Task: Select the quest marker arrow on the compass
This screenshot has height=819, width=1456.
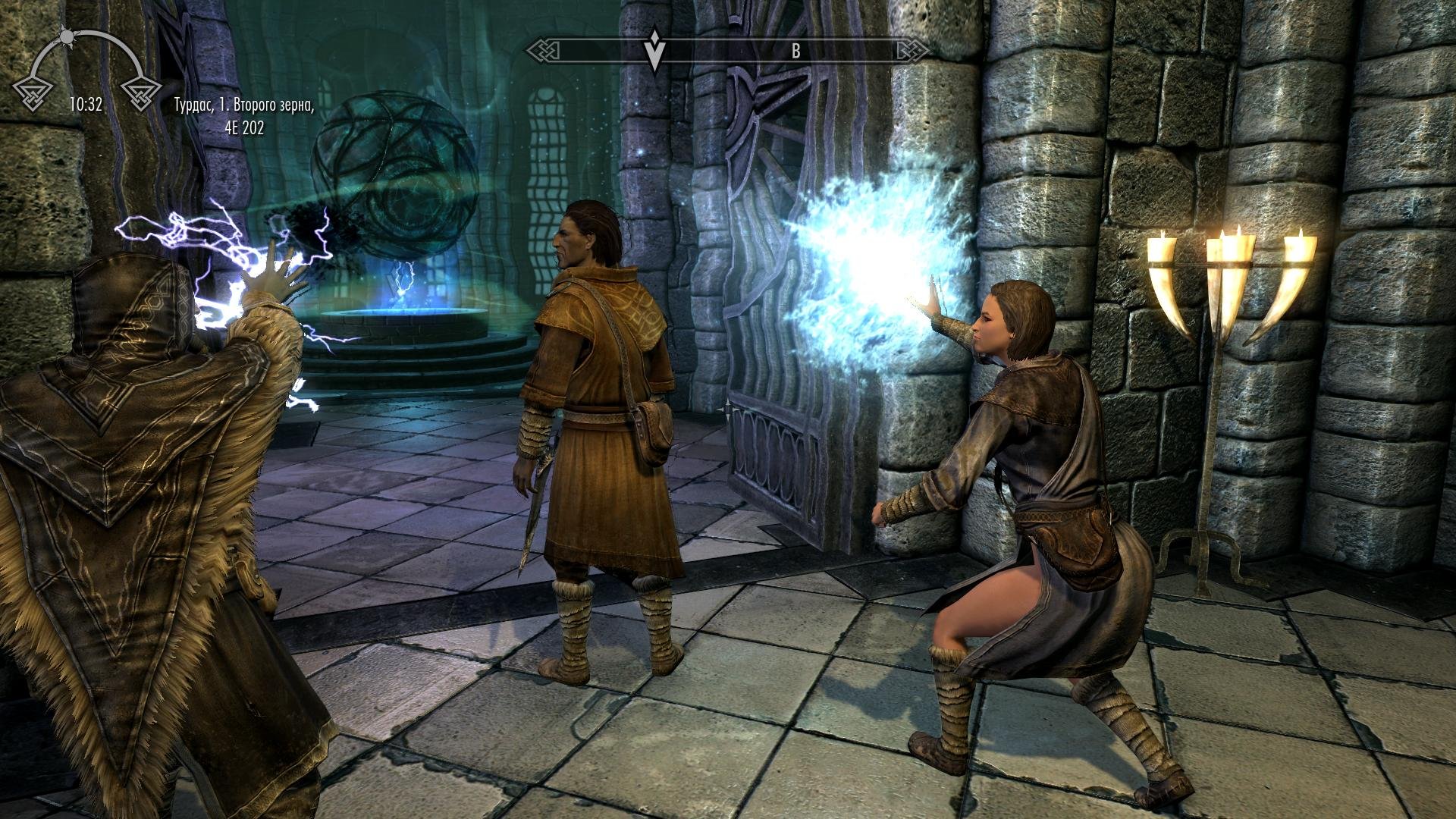Action: click(x=654, y=50)
